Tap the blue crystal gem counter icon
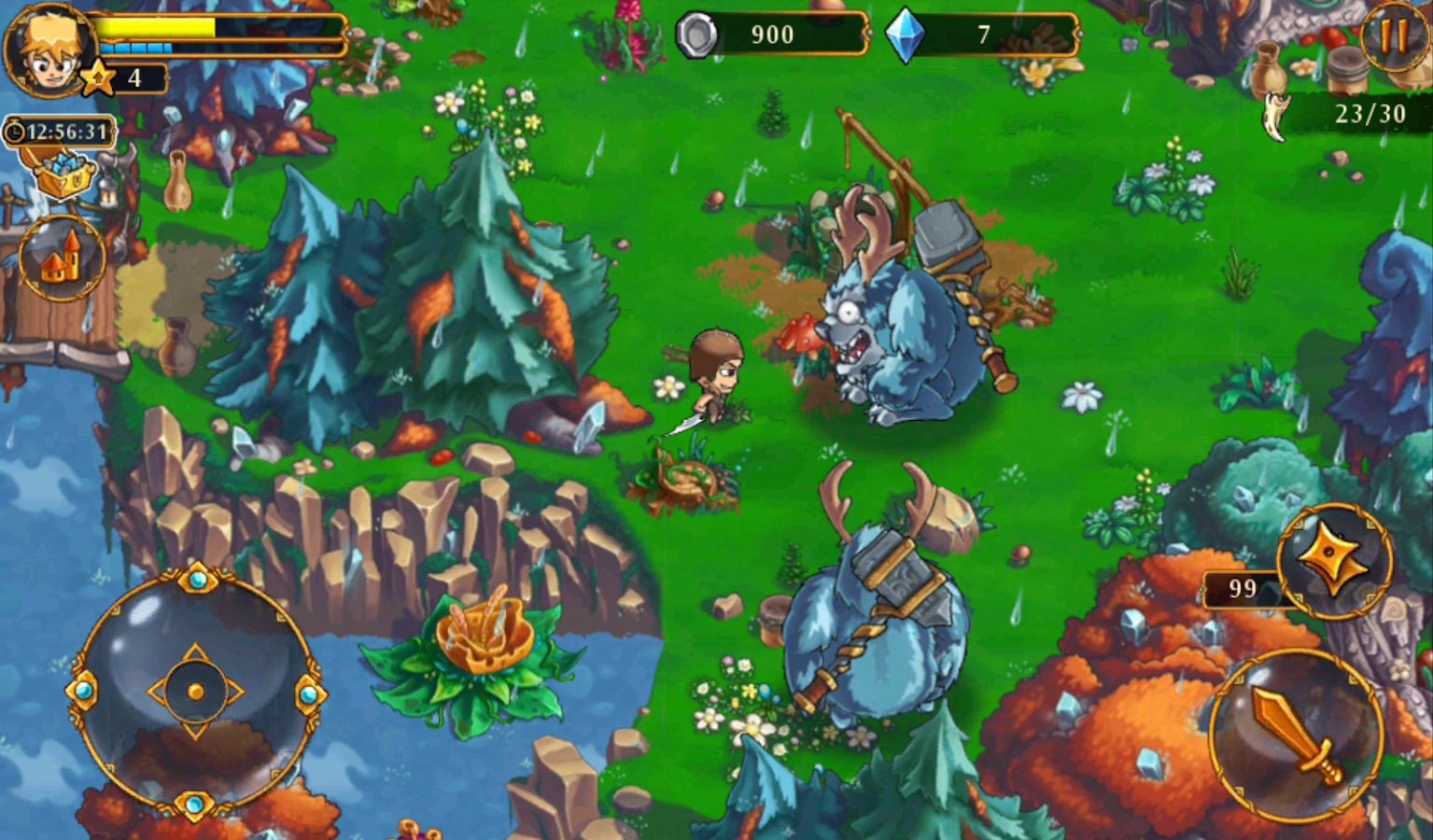 (904, 35)
